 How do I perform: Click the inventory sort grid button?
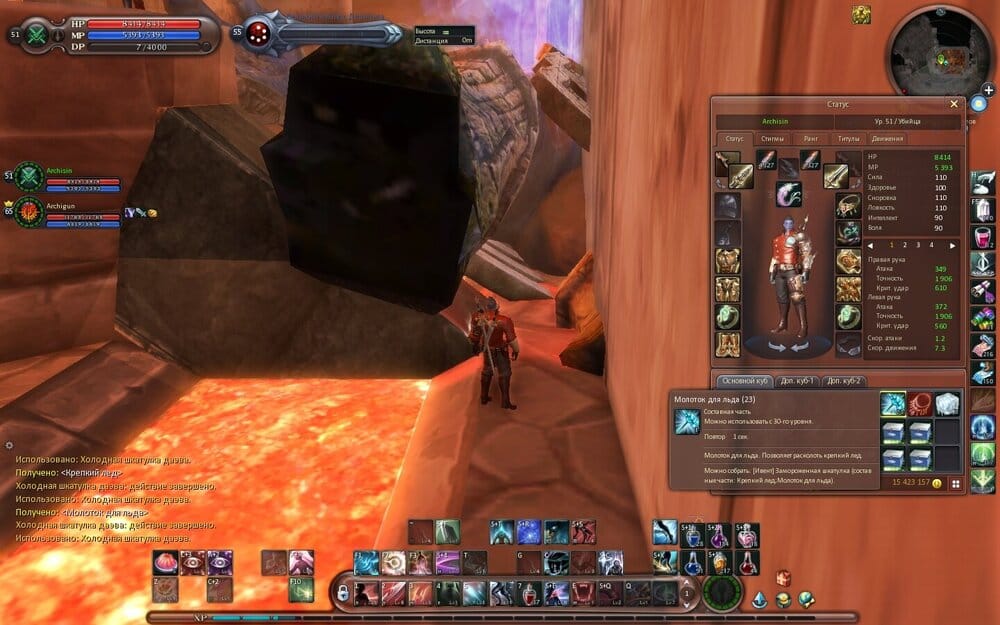pyautogui.click(x=955, y=483)
